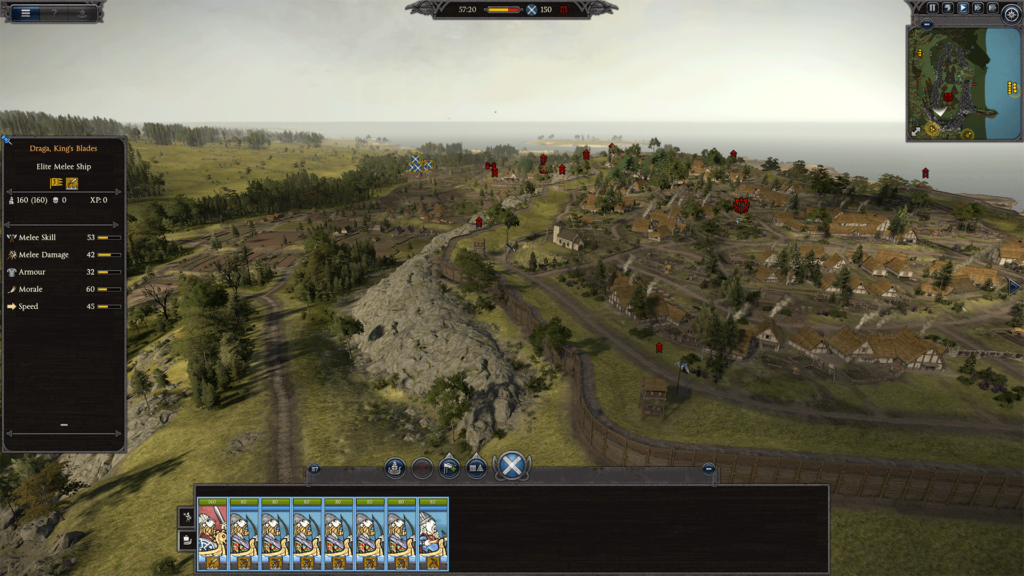
Task: Expand the minimap with the arrows icon
Action: point(915,131)
